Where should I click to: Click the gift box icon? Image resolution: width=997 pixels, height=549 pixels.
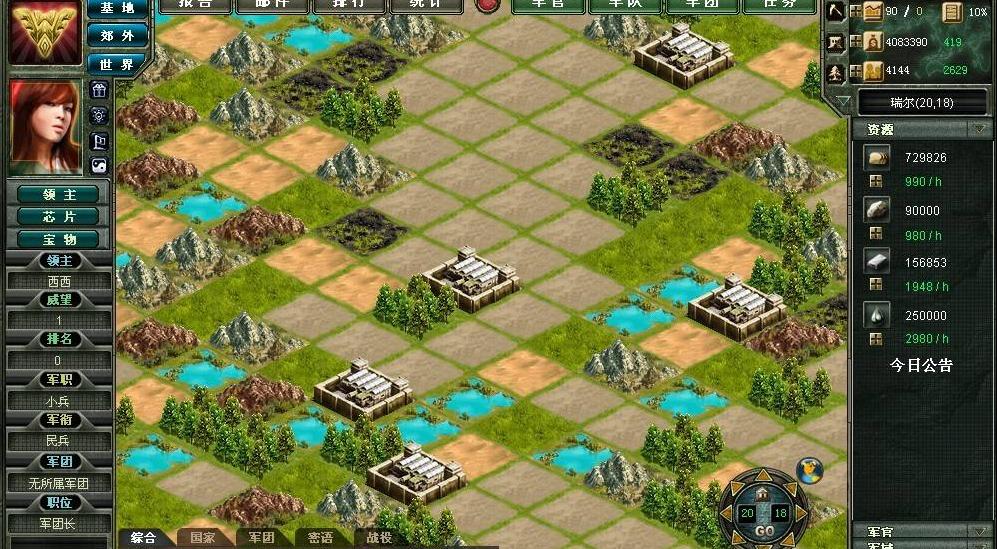point(98,91)
